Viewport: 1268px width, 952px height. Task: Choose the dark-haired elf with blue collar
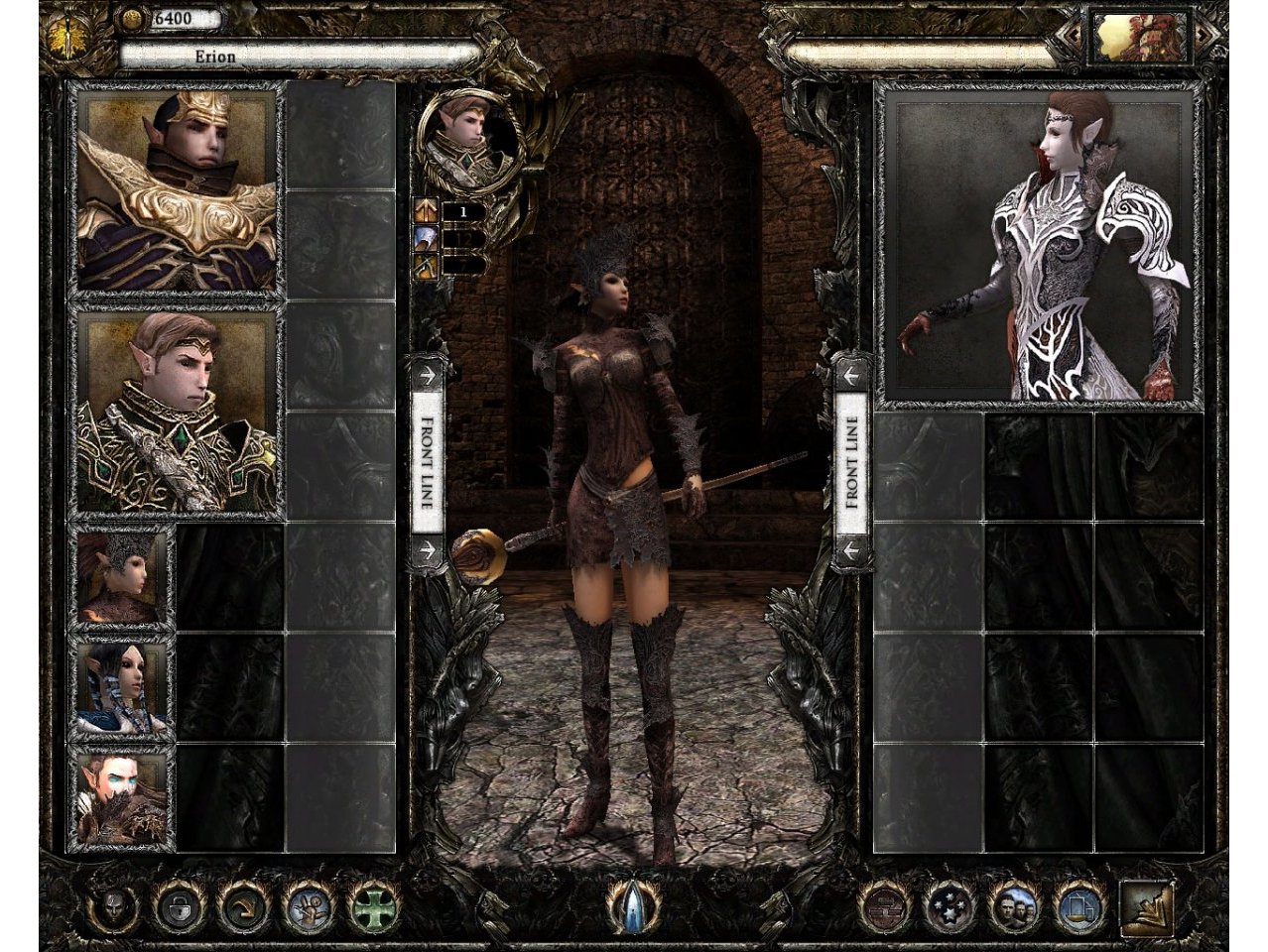point(121,688)
